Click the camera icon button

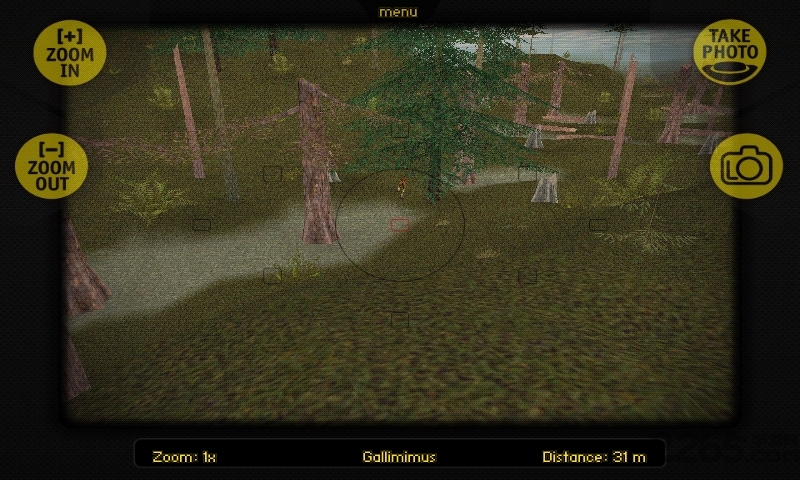tap(744, 166)
